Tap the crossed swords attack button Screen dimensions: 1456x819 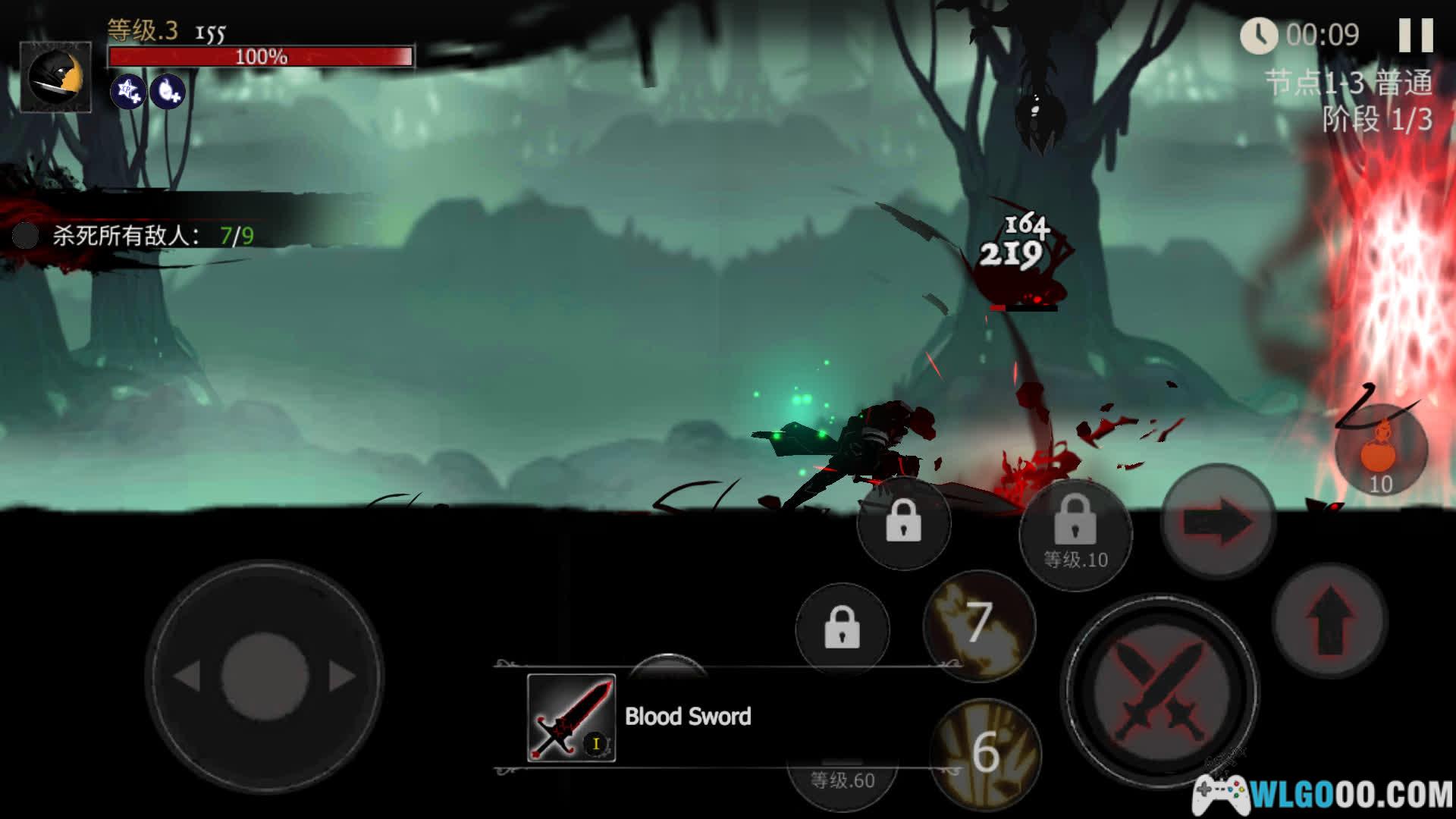tap(1158, 690)
